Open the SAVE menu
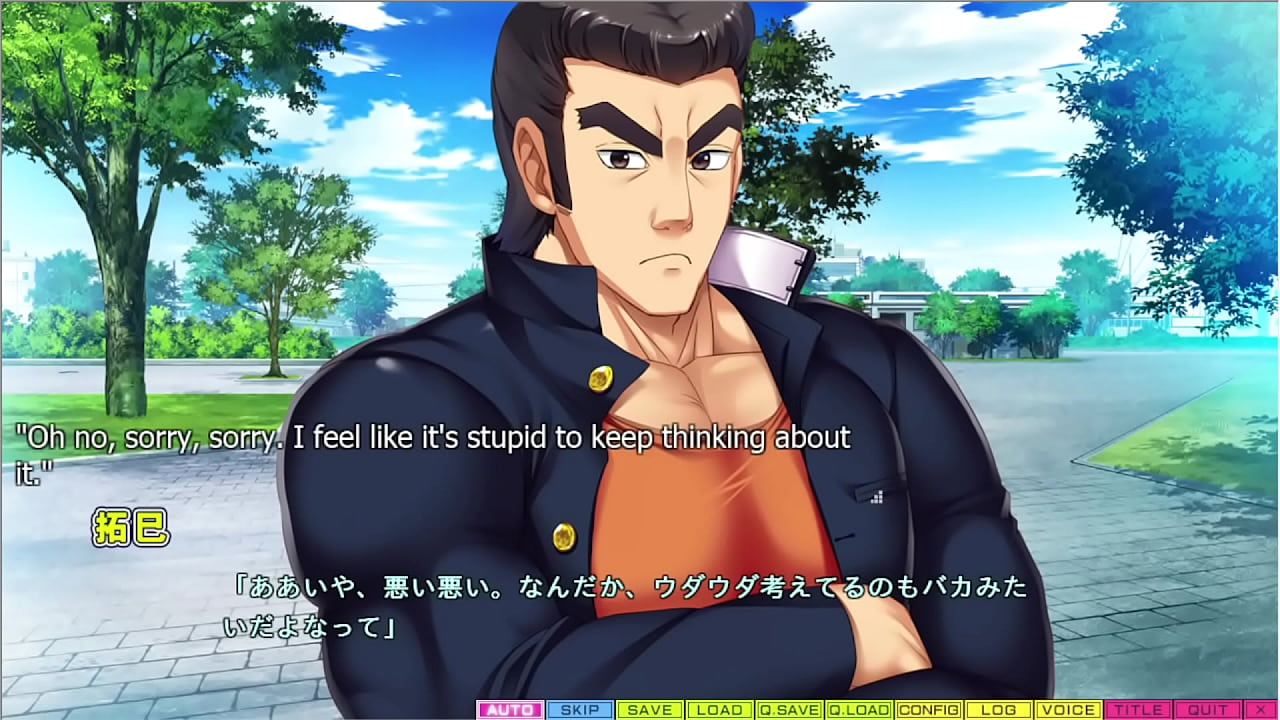The image size is (1280, 720). pyautogui.click(x=650, y=710)
